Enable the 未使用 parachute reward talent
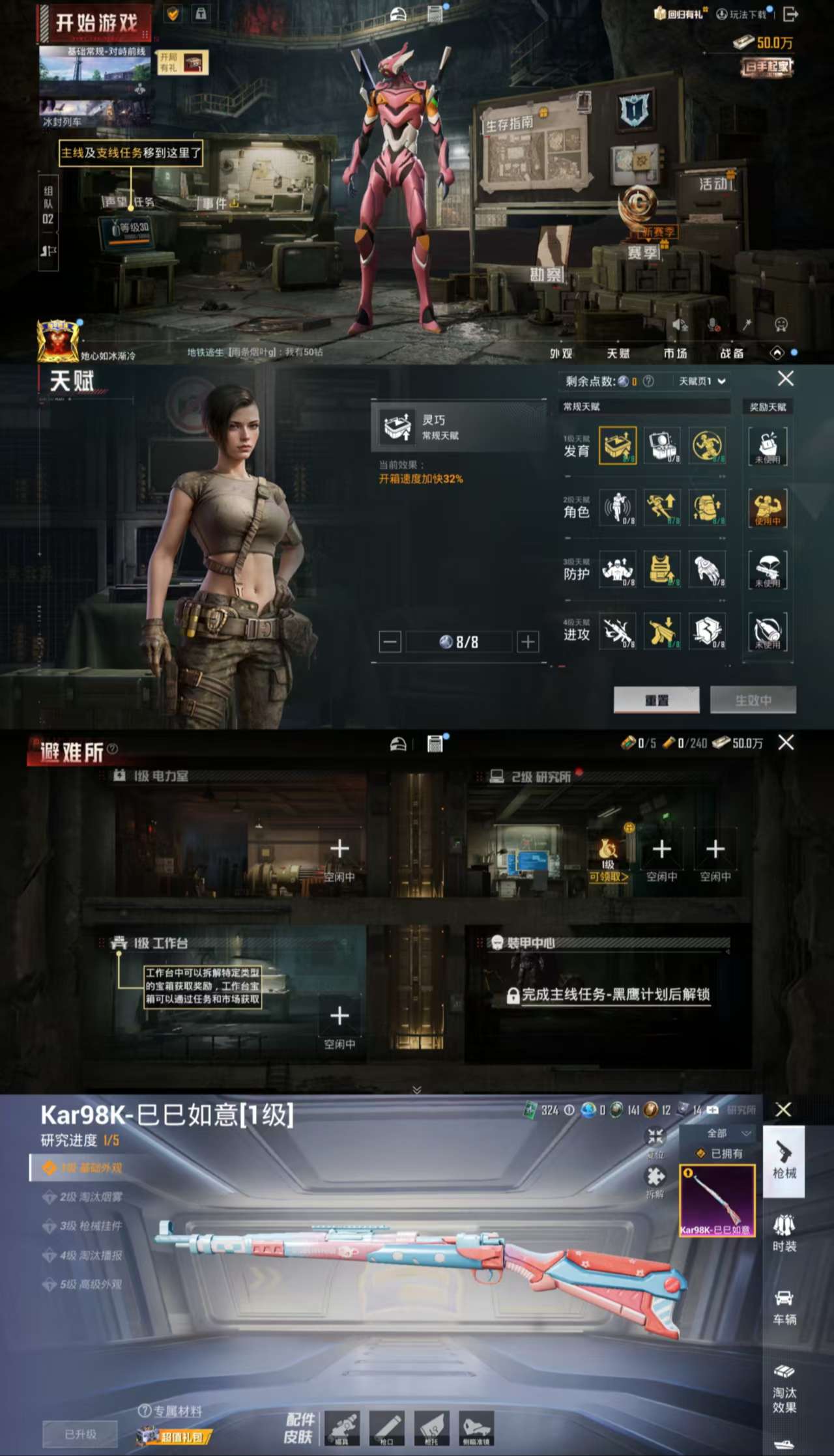Screen dimensions: 834x1456 pyautogui.click(x=766, y=569)
